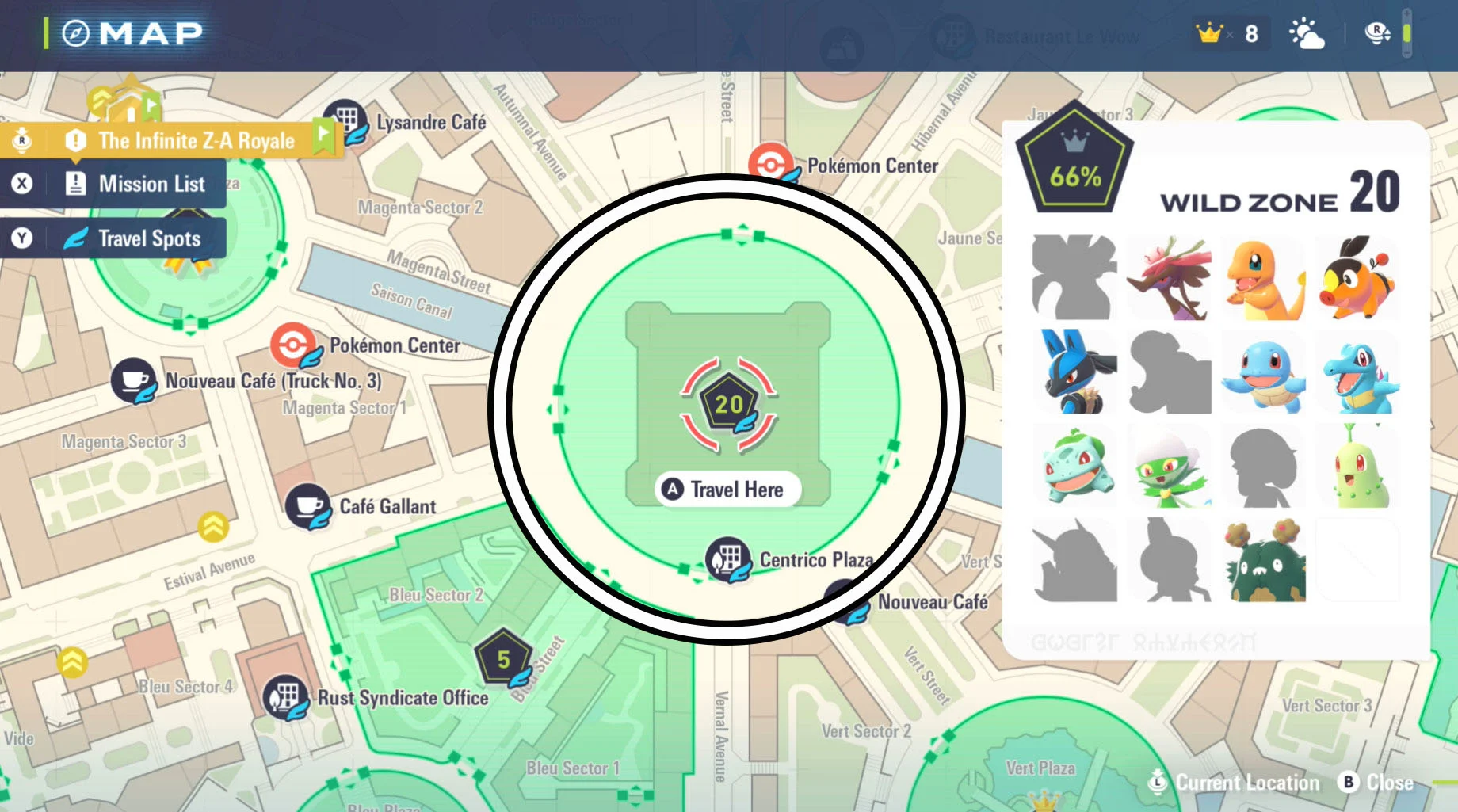Center map on Current Location
Viewport: 1458px width, 812px height.
(1235, 783)
